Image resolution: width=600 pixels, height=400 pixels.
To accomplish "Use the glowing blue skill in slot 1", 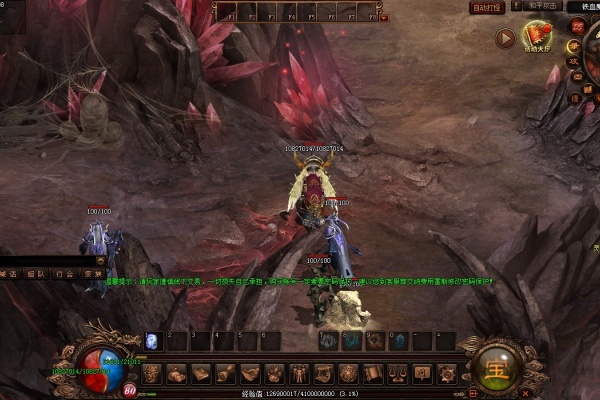I will point(152,341).
